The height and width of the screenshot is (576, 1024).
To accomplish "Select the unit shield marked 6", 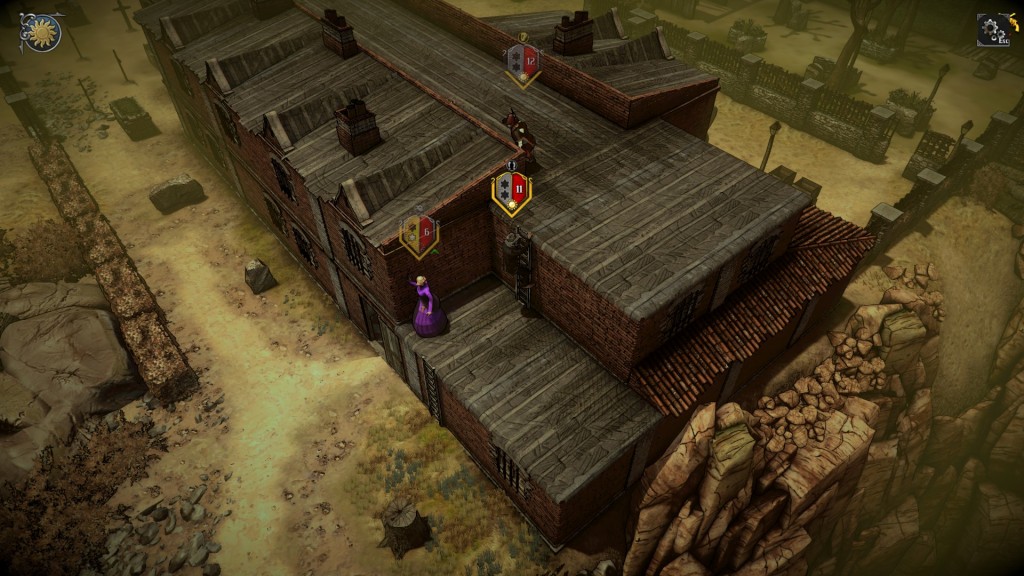I will [419, 235].
